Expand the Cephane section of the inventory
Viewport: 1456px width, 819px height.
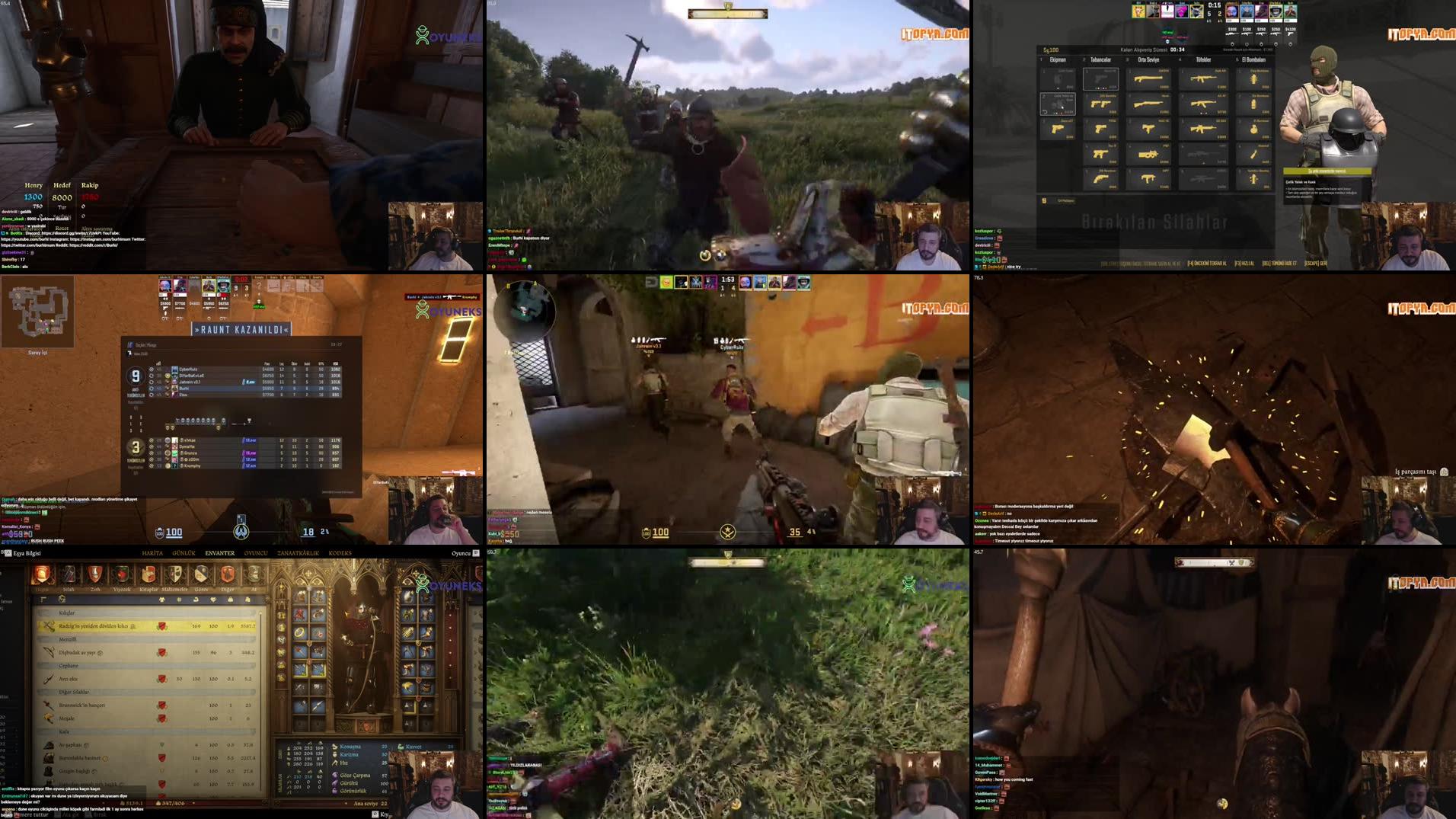pos(69,666)
